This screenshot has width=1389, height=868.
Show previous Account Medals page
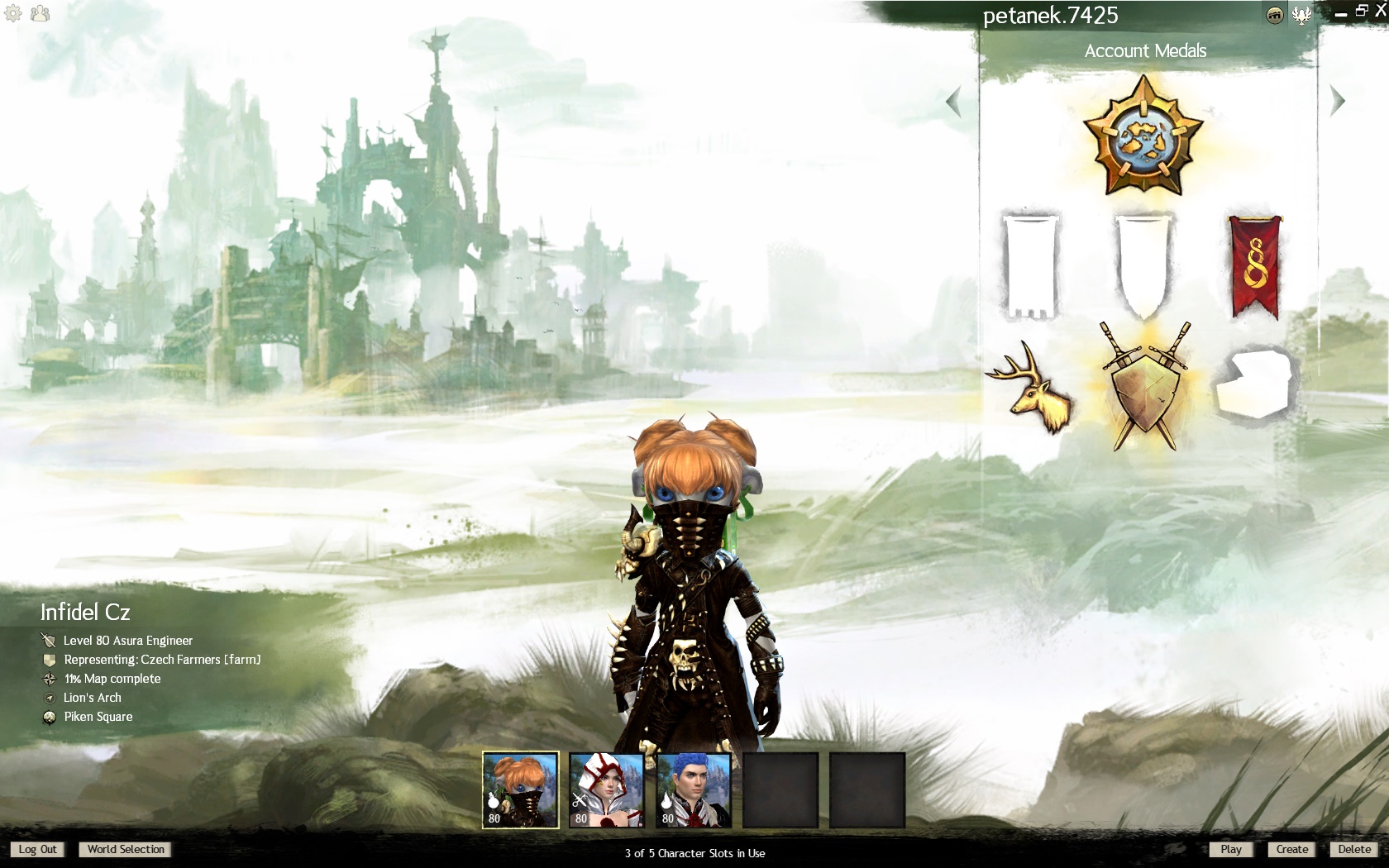[954, 102]
